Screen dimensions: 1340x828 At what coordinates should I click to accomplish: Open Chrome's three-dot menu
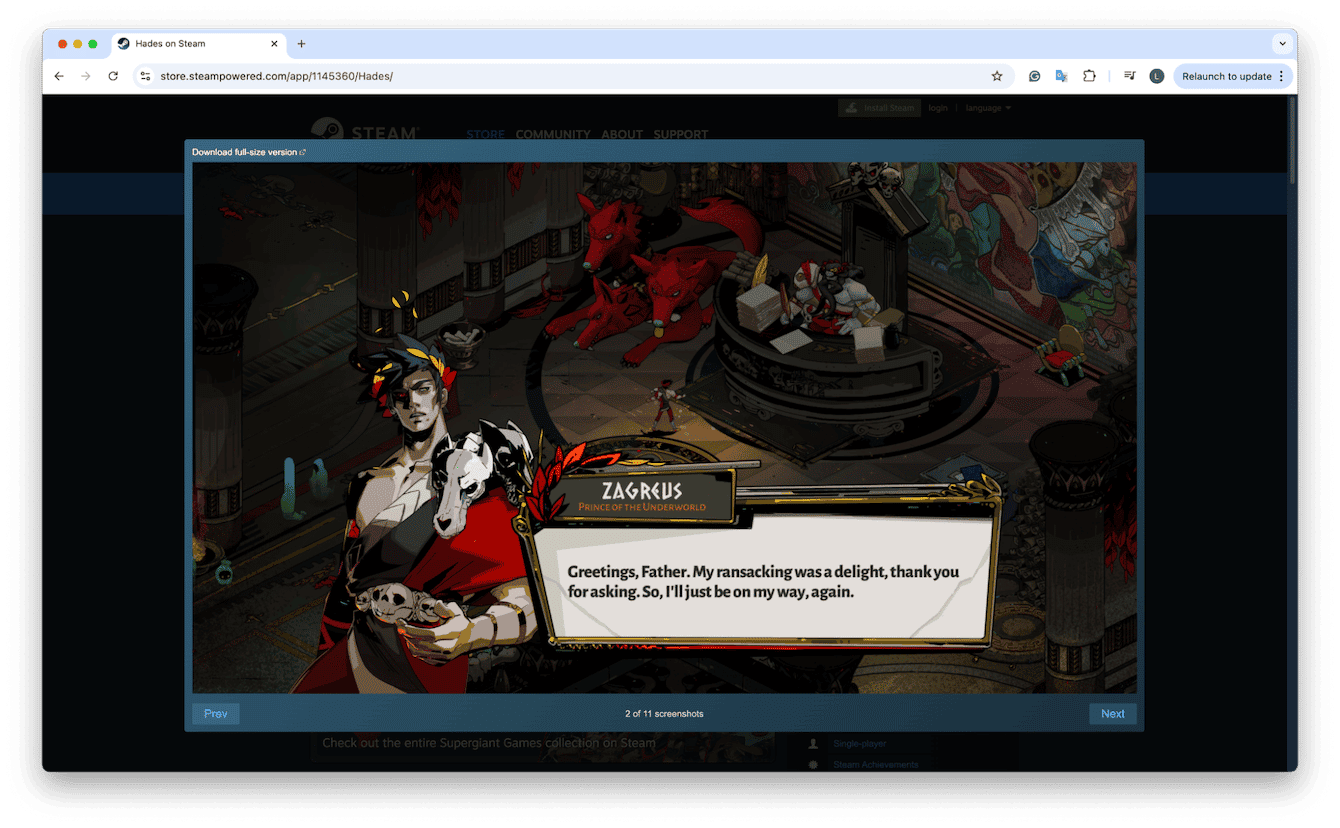tap(1281, 75)
